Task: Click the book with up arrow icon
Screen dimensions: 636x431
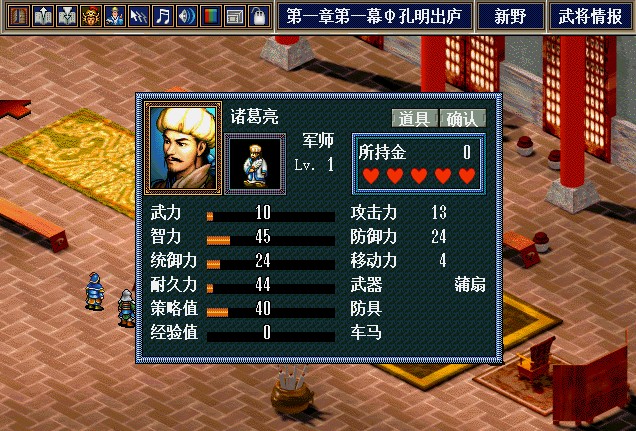Action: coord(43,16)
